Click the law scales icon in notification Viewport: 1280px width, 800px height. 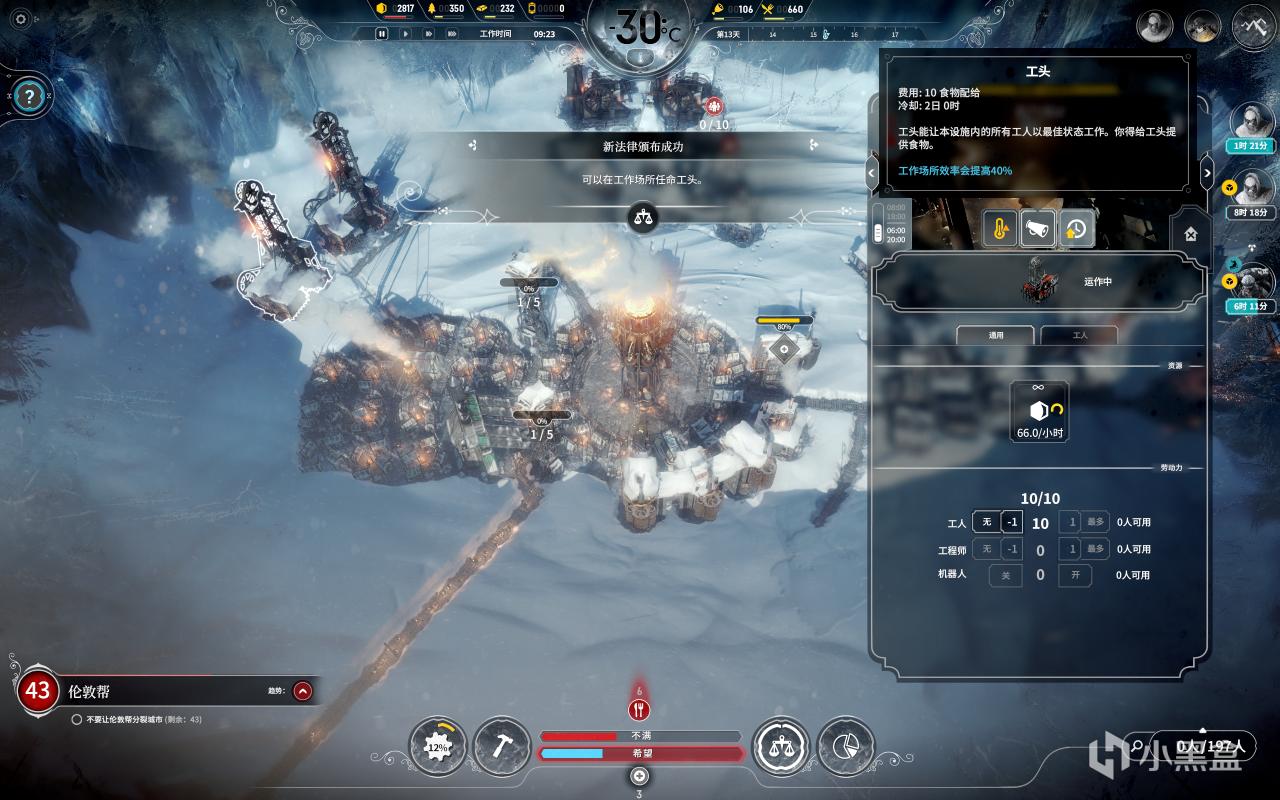(x=643, y=216)
